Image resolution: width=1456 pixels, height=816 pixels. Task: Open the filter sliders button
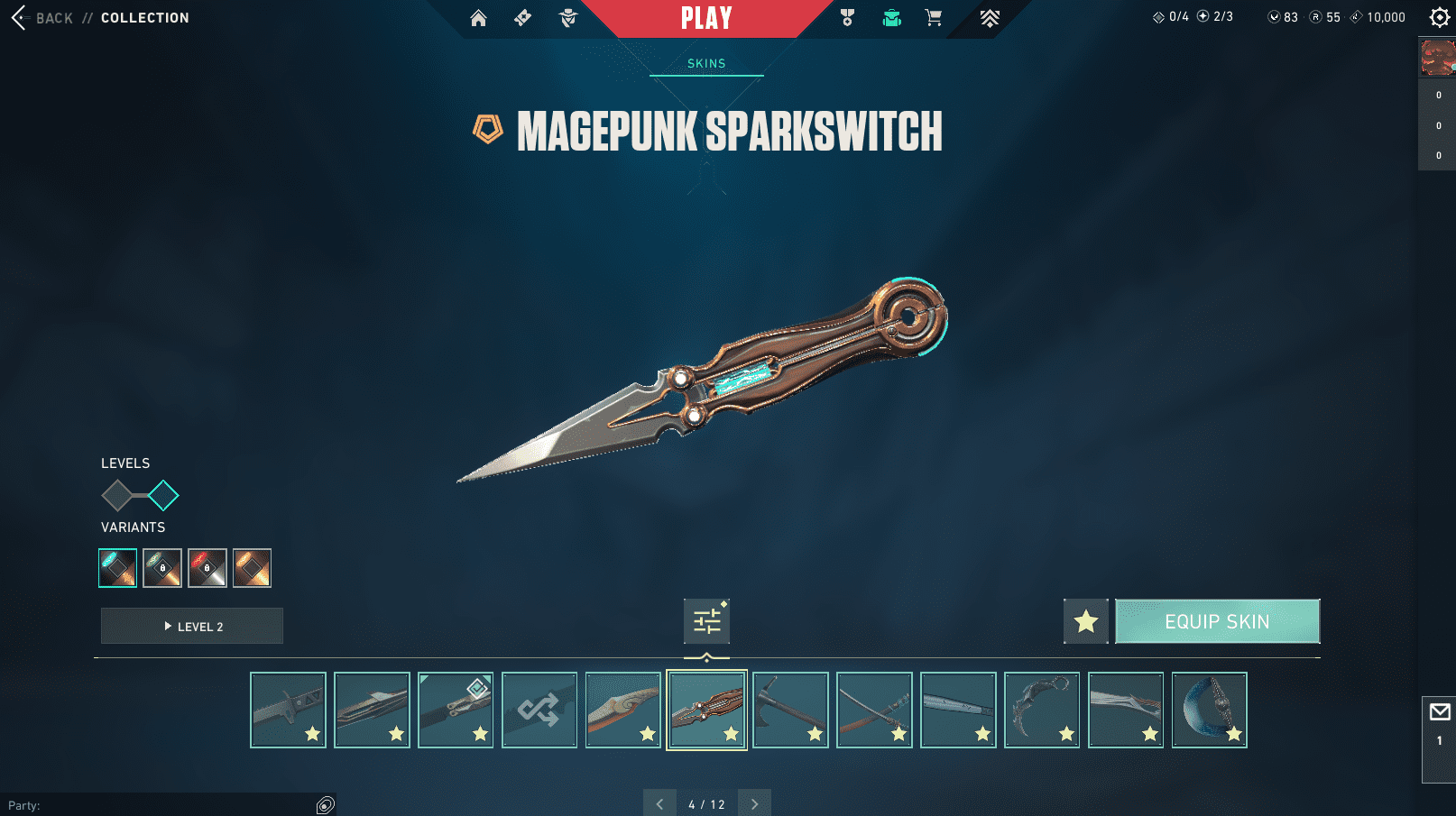coord(706,621)
